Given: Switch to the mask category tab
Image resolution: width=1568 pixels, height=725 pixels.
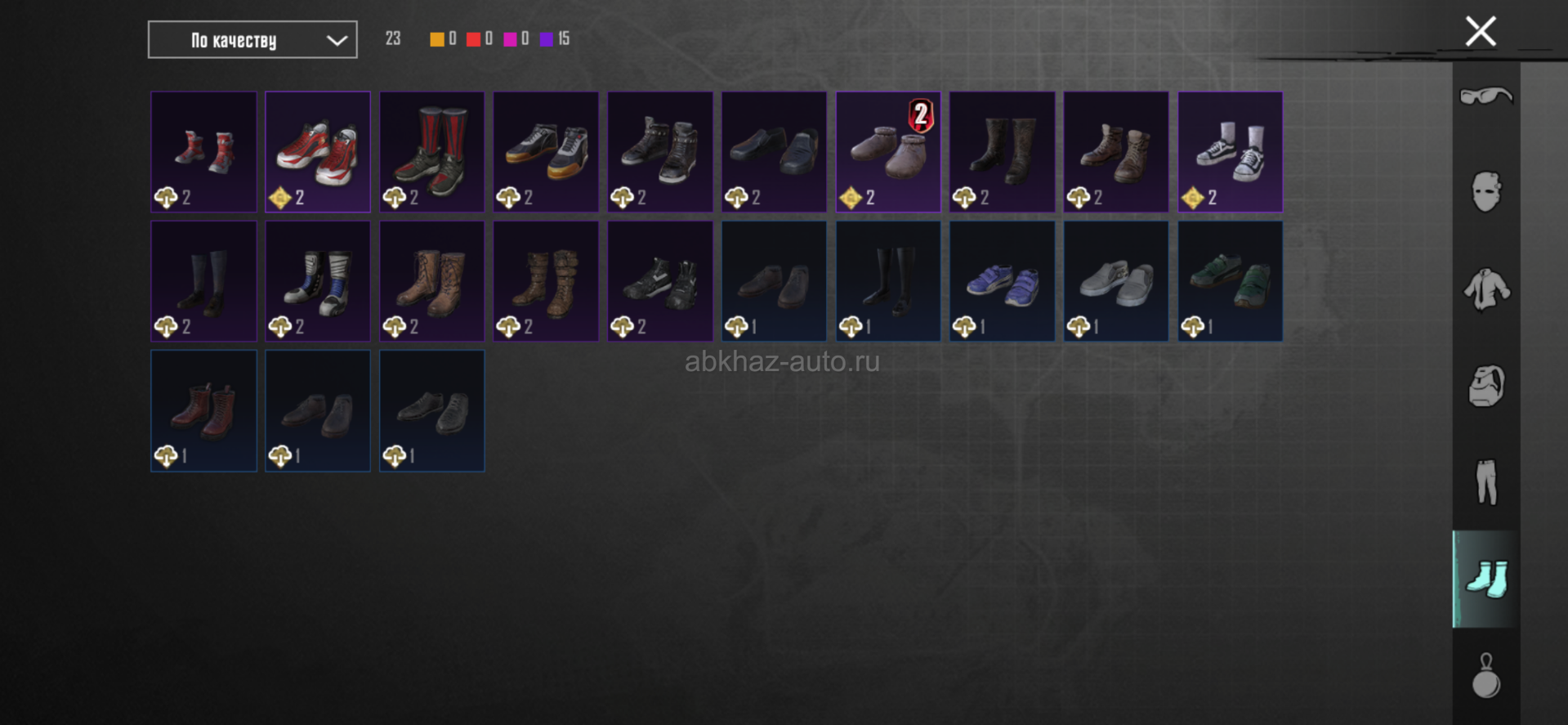Looking at the screenshot, I should point(1485,193).
